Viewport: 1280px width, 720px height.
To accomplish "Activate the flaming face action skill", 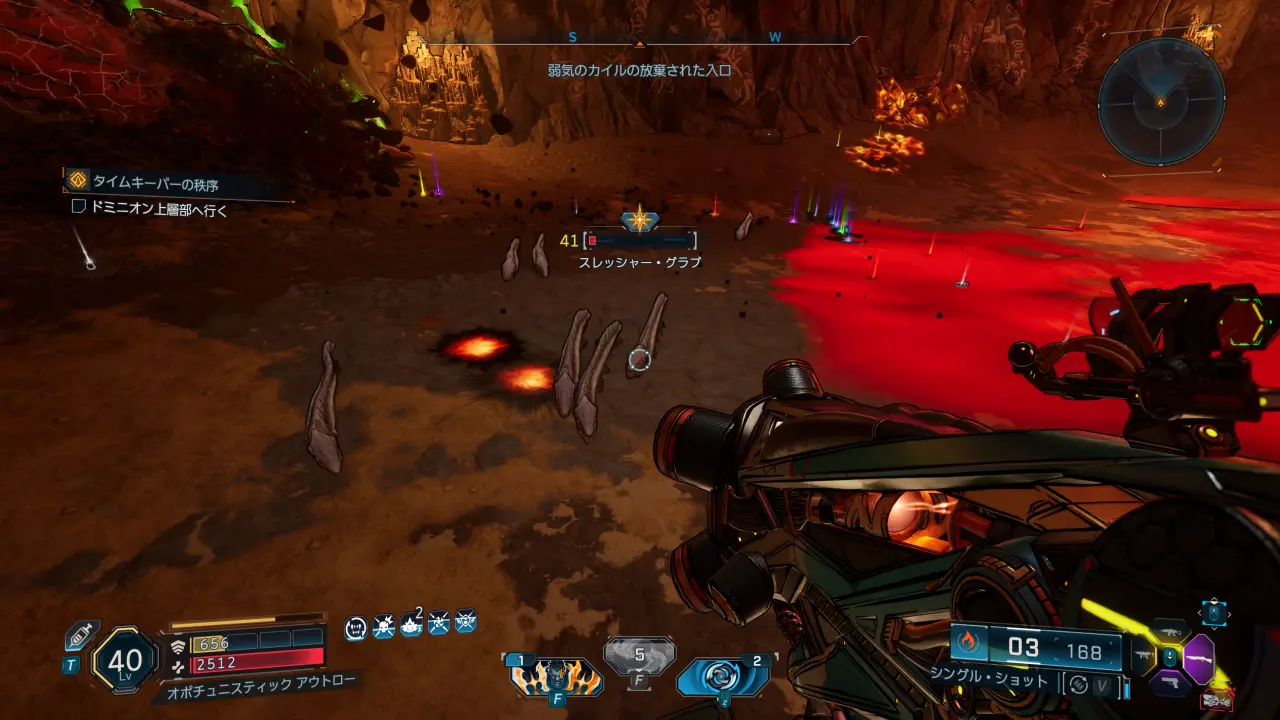I will (x=556, y=677).
